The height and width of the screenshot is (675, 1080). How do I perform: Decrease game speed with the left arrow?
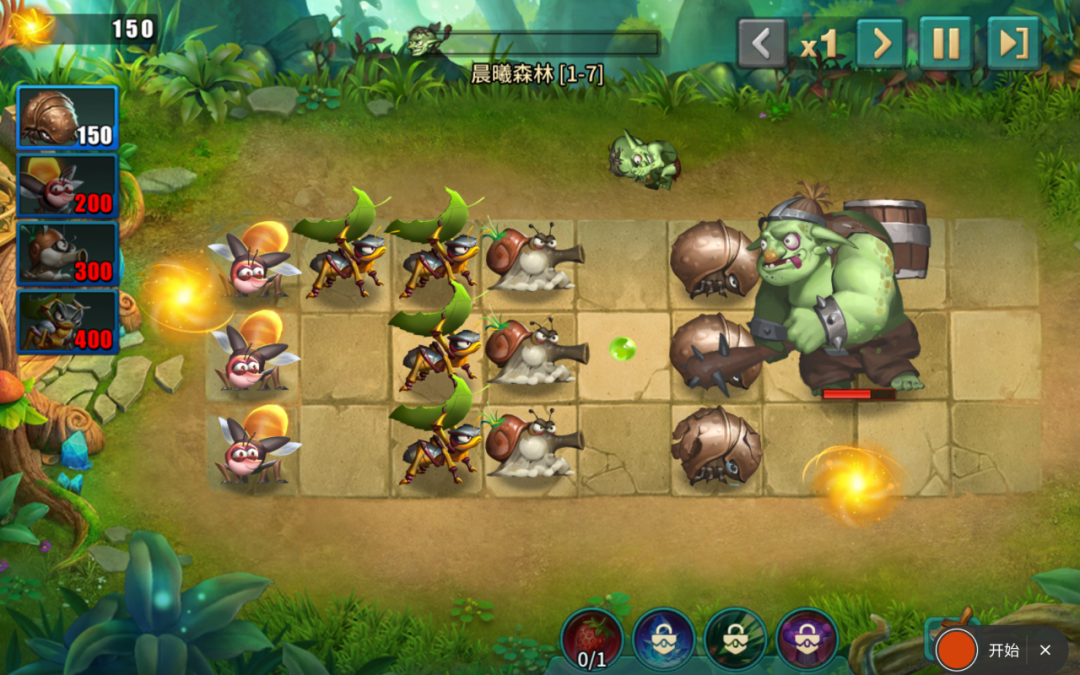tap(762, 44)
